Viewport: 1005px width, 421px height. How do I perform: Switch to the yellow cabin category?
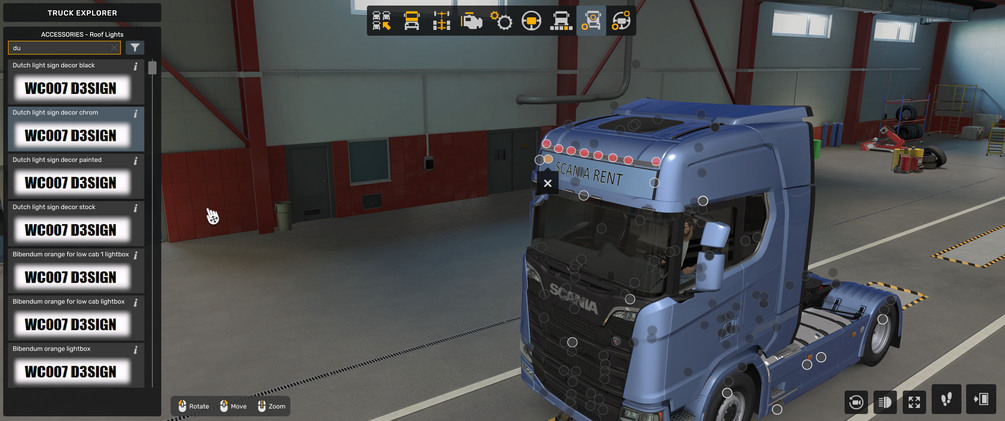pyautogui.click(x=412, y=21)
